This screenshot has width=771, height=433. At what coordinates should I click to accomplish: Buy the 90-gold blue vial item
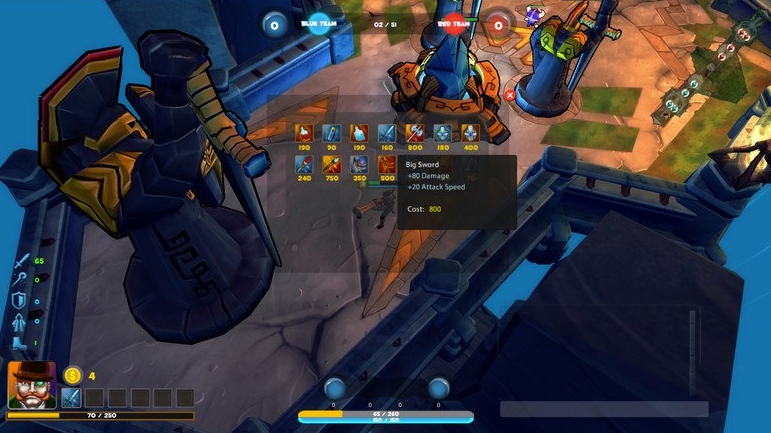(332, 133)
